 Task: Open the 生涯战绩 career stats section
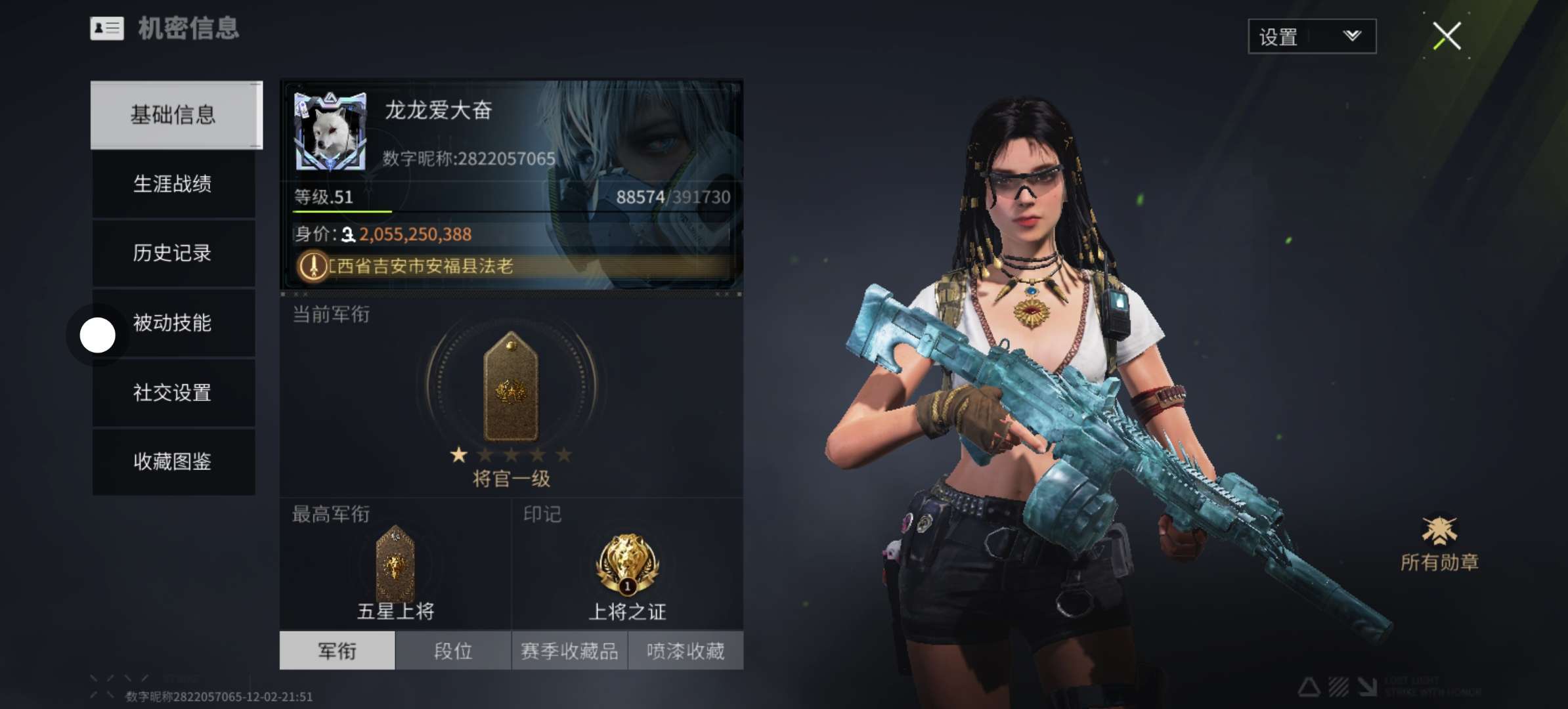tap(173, 184)
